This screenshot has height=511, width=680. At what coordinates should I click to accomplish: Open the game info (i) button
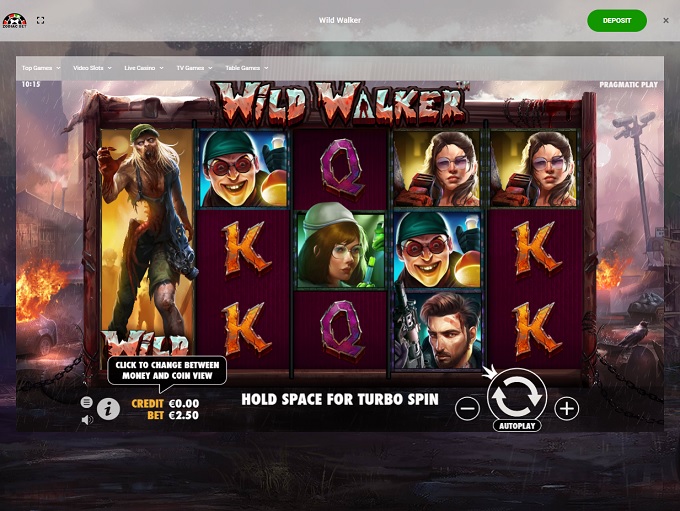tap(108, 408)
